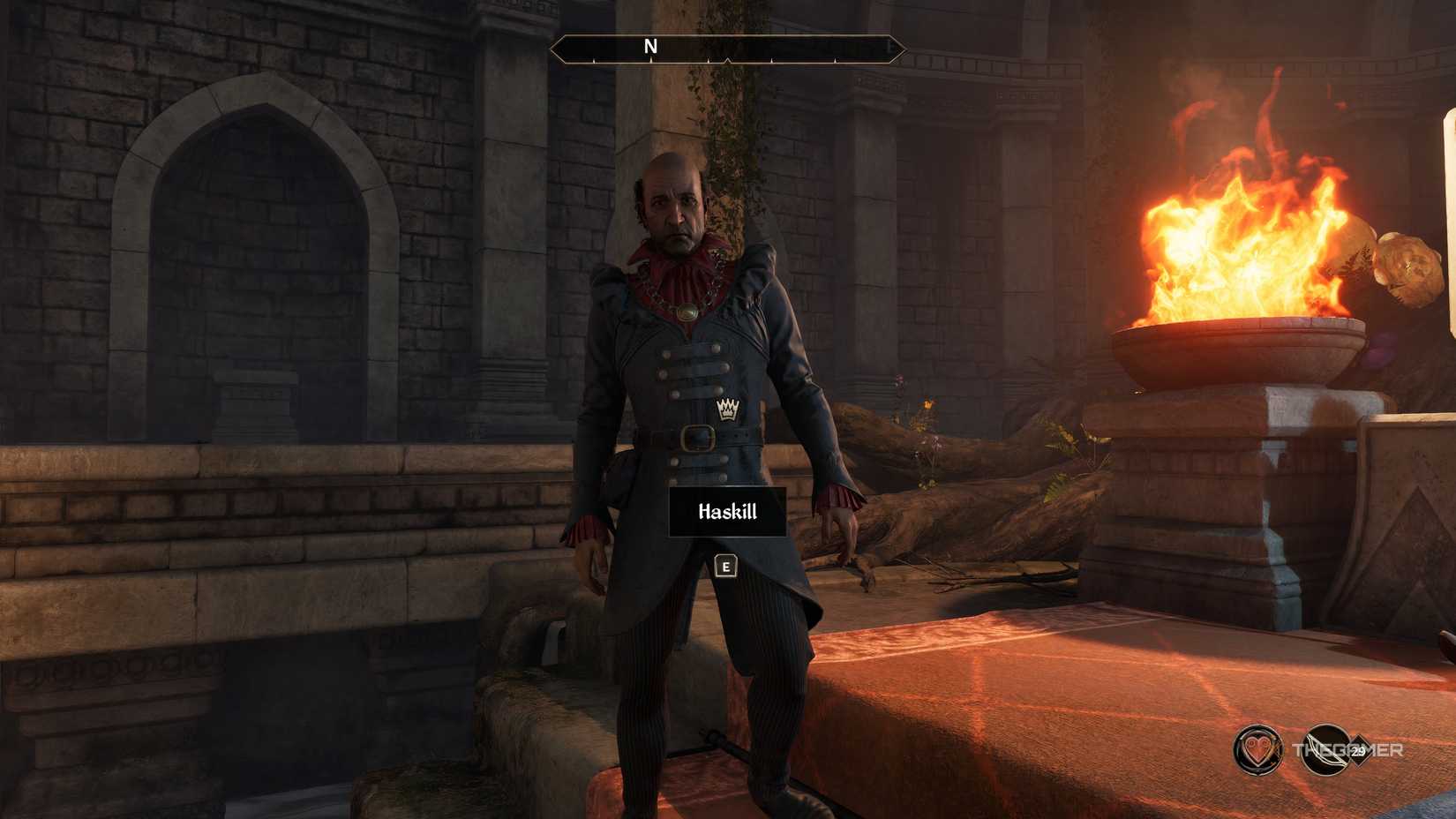Click the N marker on the compass
Image resolution: width=1456 pixels, height=819 pixels.
[x=650, y=46]
